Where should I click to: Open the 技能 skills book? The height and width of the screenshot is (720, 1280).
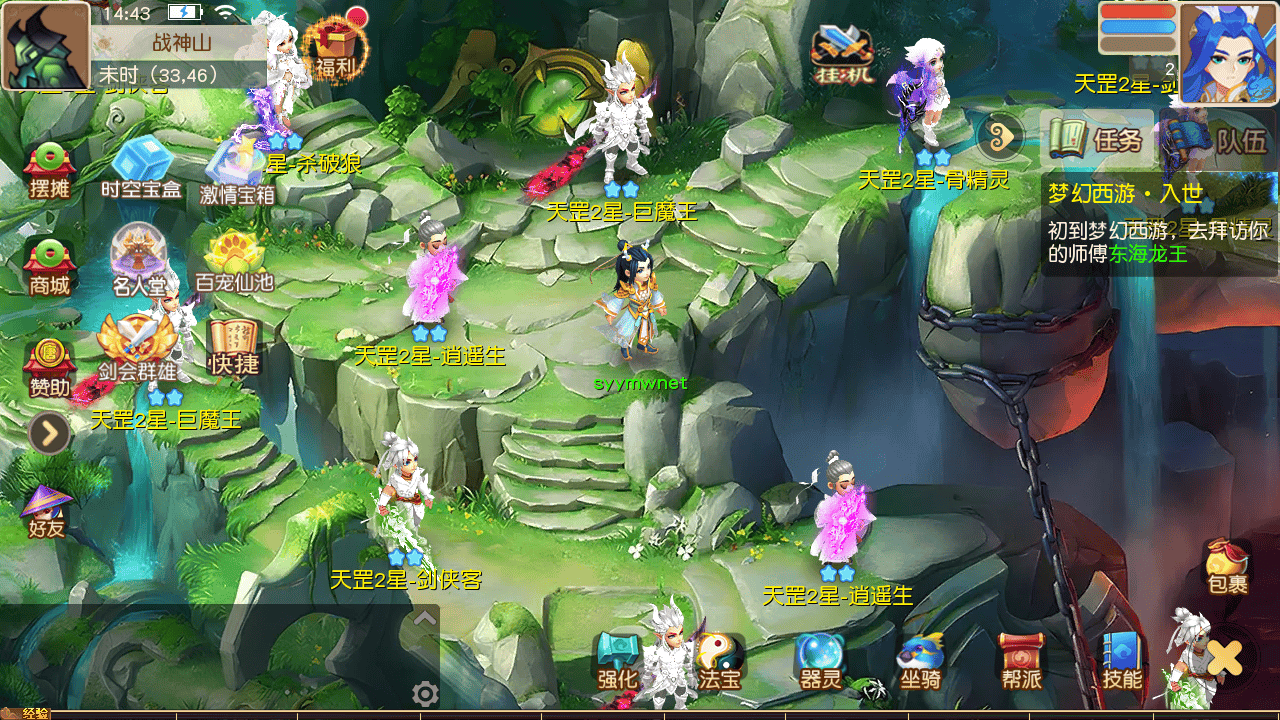[1122, 660]
